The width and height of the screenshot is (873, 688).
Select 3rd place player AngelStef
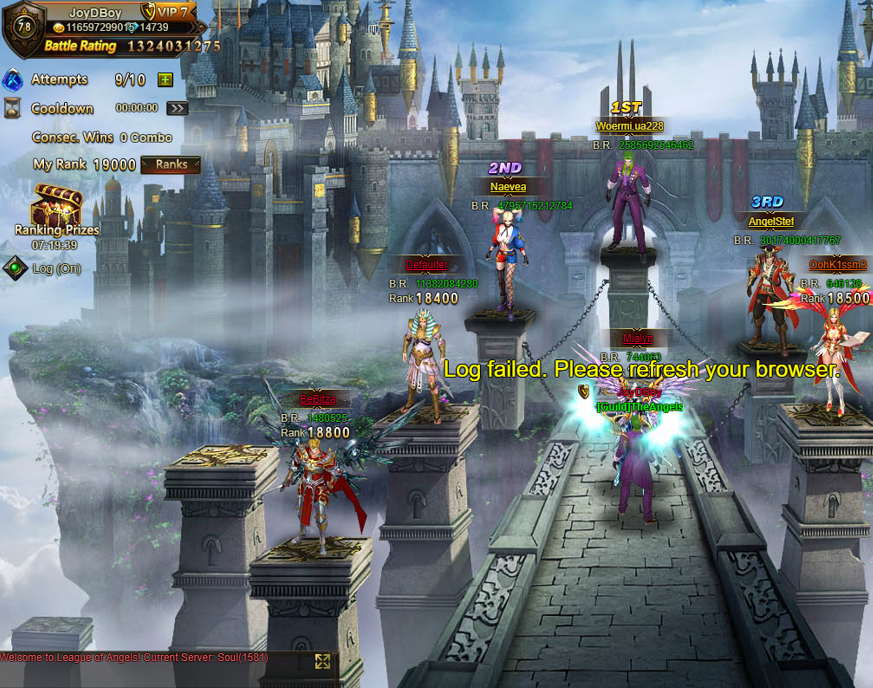point(770,290)
